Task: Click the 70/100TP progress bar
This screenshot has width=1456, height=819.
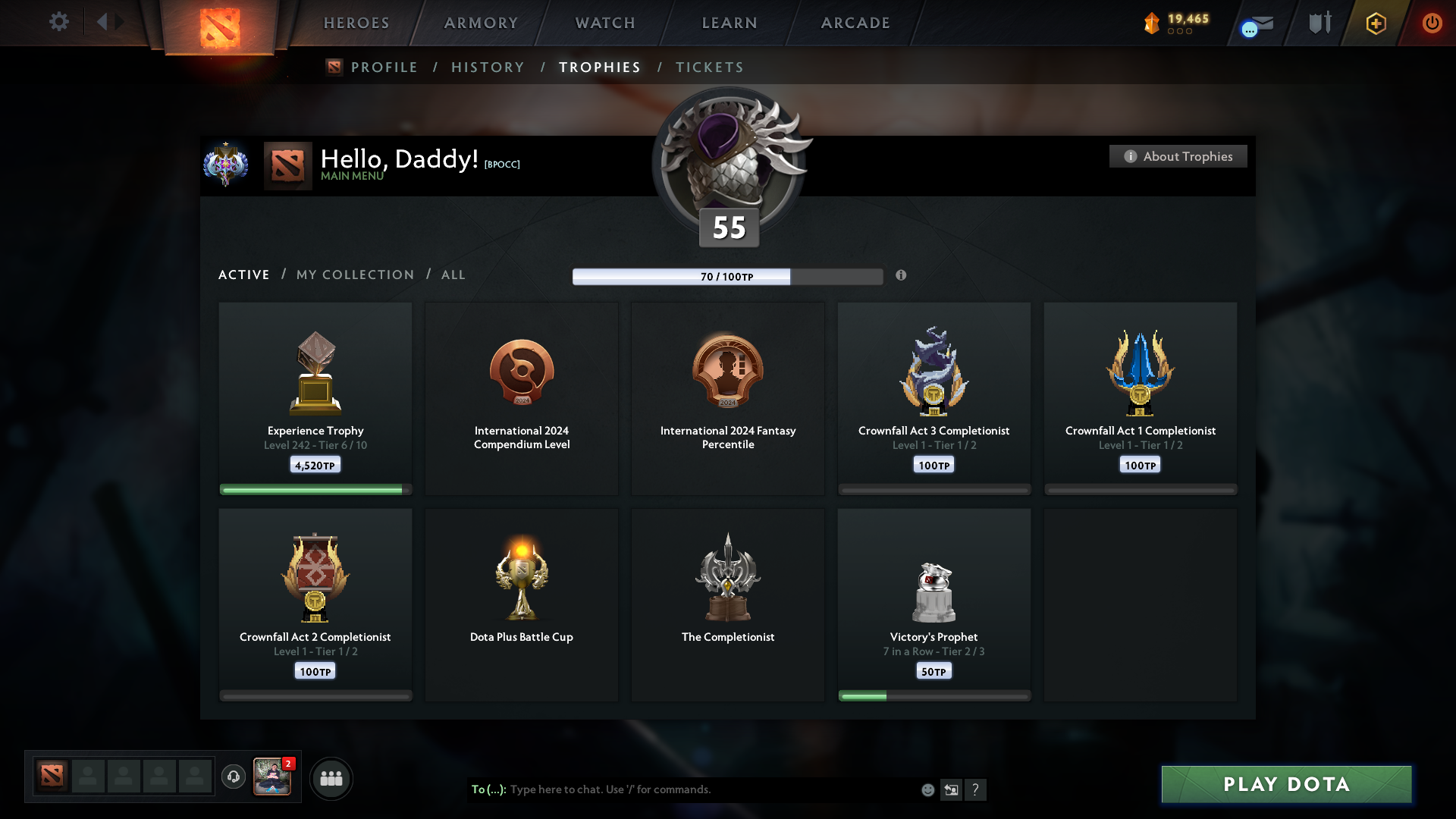Action: click(728, 276)
